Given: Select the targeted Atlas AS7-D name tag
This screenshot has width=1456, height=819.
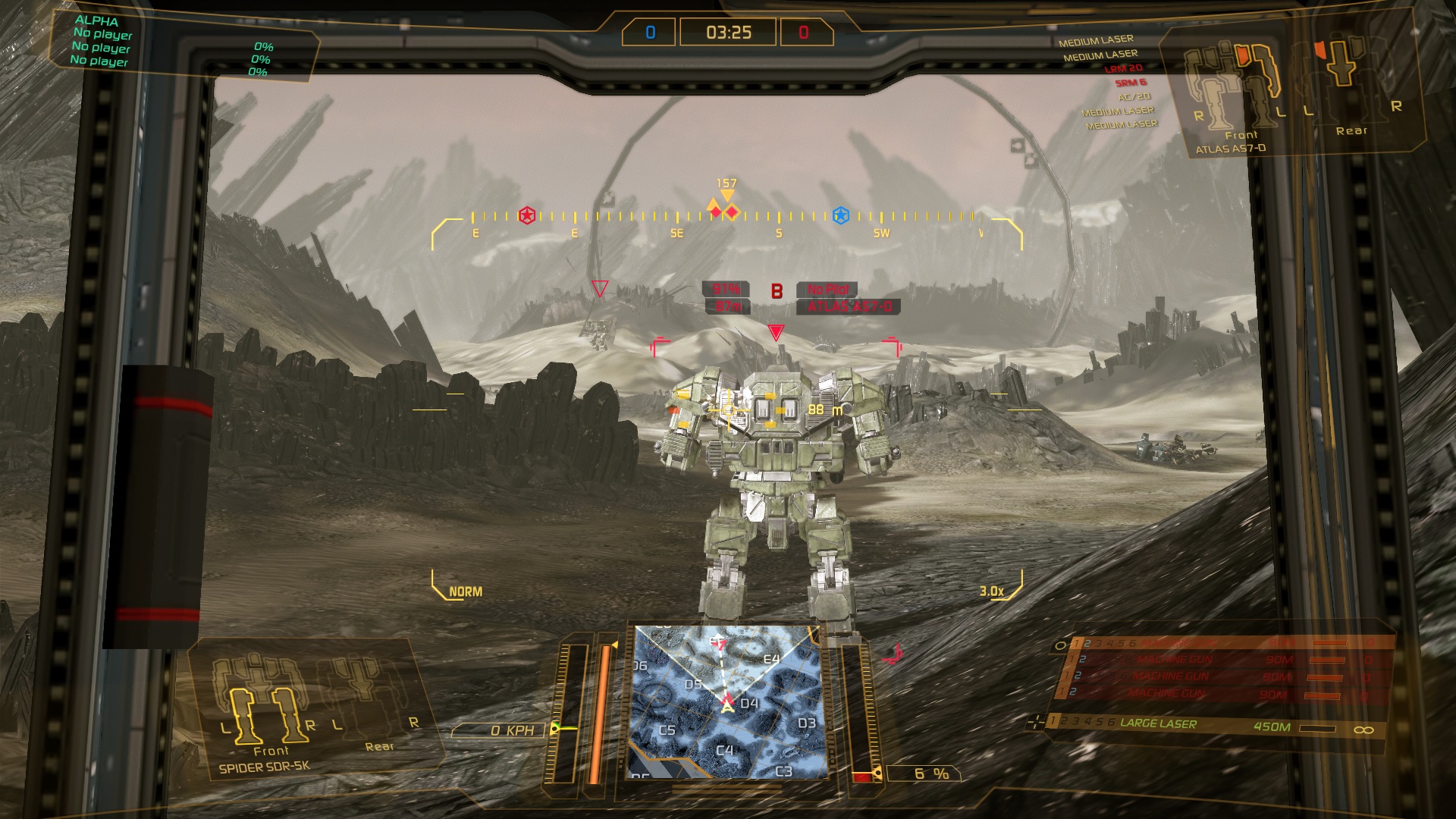Looking at the screenshot, I should (x=849, y=306).
